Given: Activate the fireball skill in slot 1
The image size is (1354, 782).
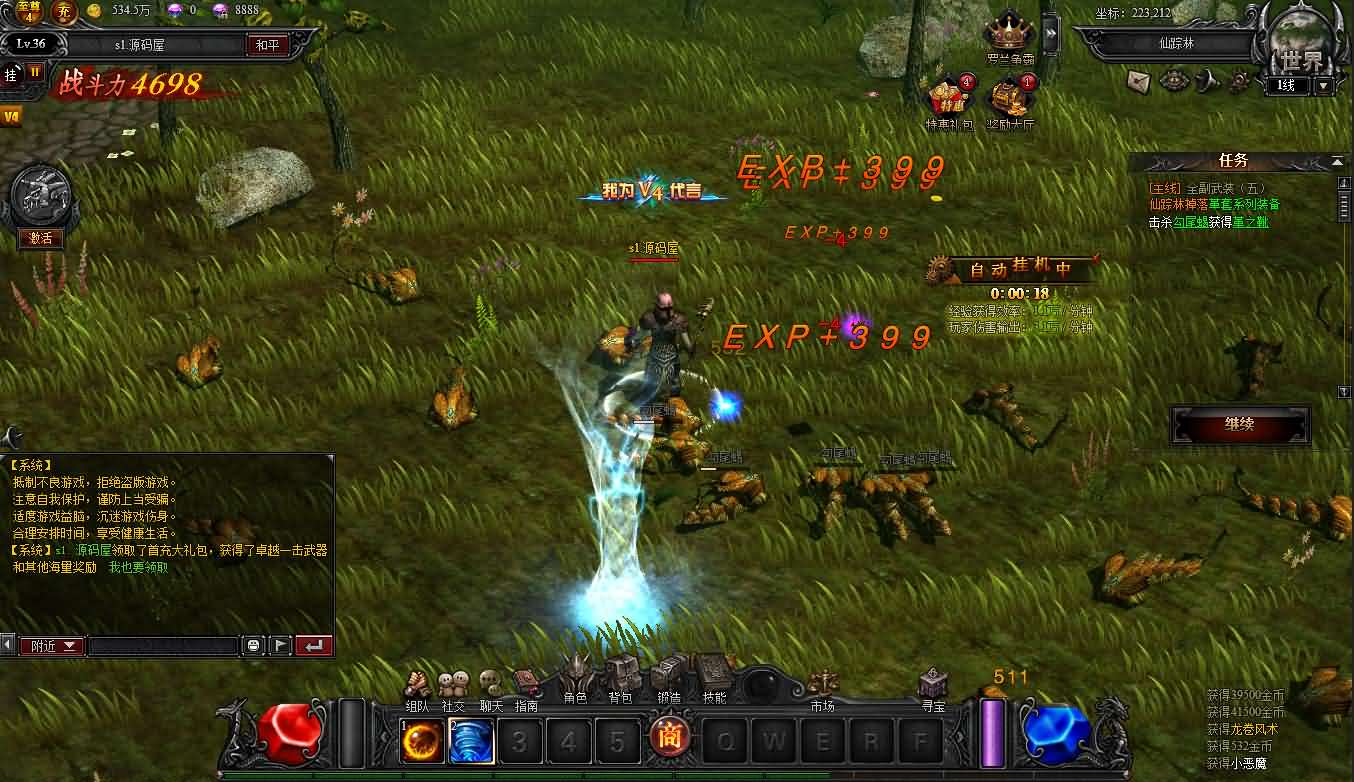Looking at the screenshot, I should [422, 741].
